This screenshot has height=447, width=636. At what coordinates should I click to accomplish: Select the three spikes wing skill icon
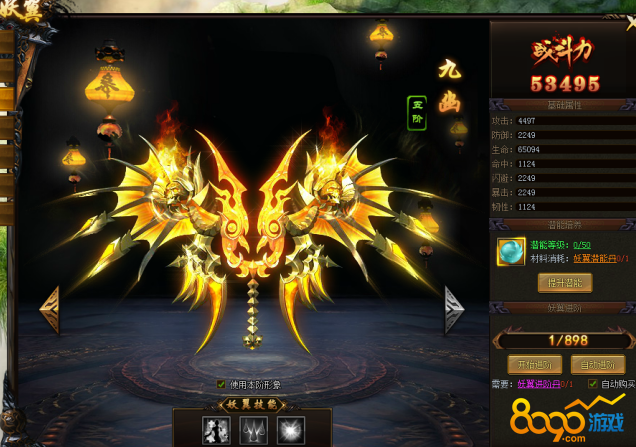tap(251, 430)
